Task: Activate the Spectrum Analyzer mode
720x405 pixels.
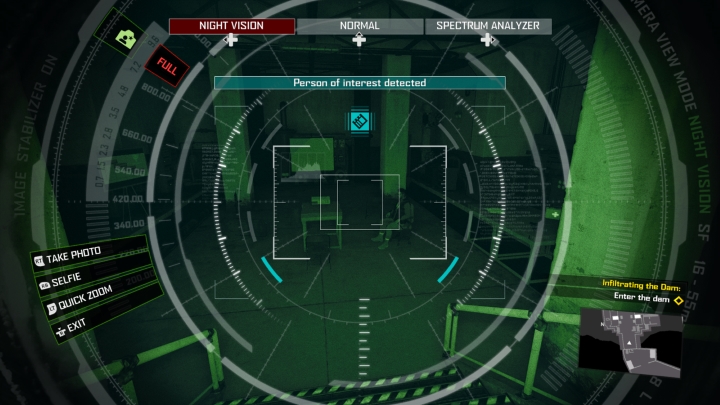Action: pos(488,26)
